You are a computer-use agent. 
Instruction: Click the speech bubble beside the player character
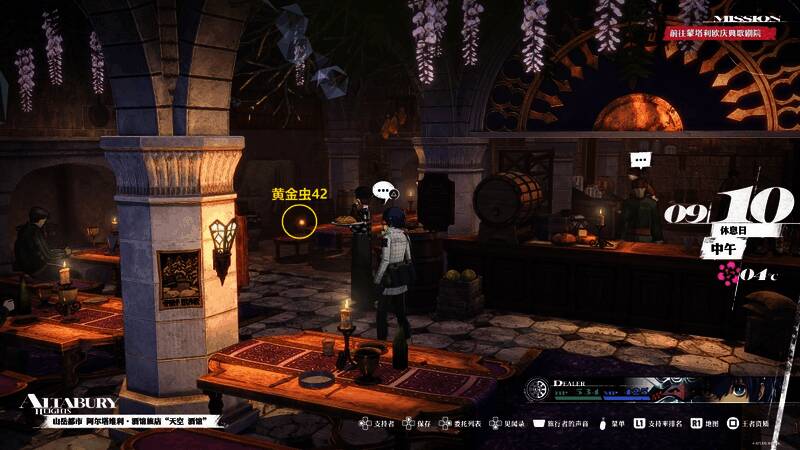pos(382,190)
